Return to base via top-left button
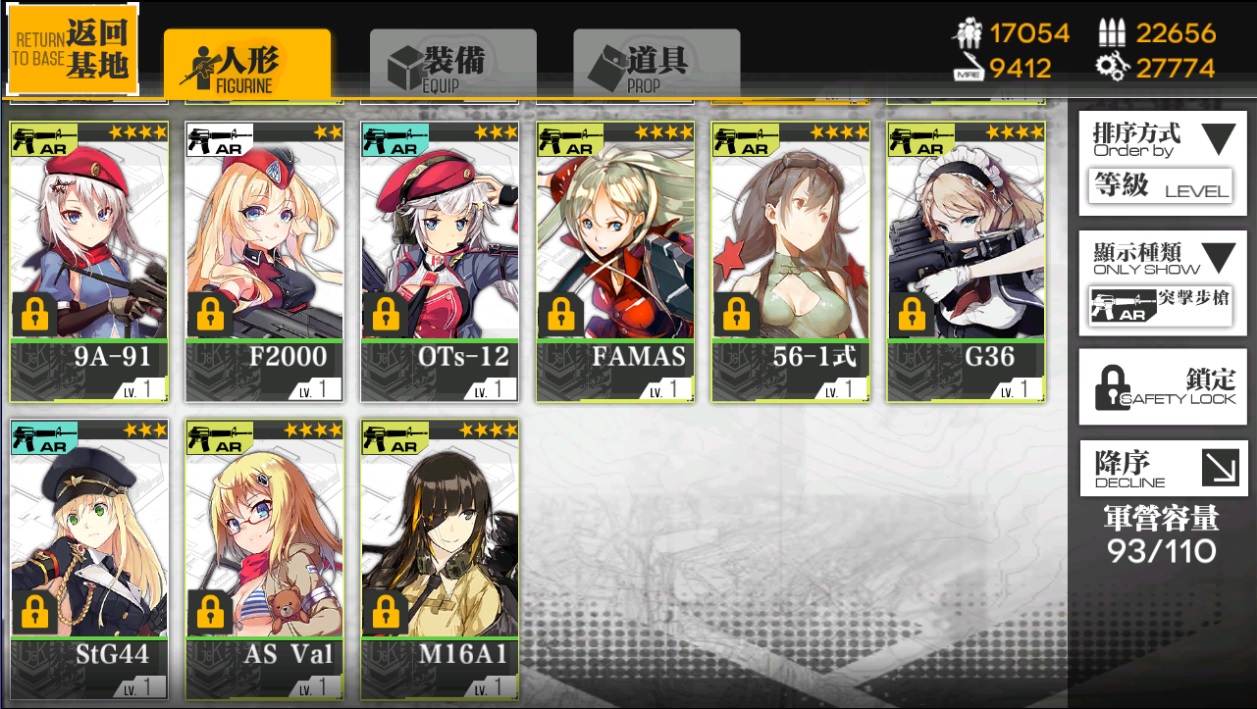 (x=73, y=49)
